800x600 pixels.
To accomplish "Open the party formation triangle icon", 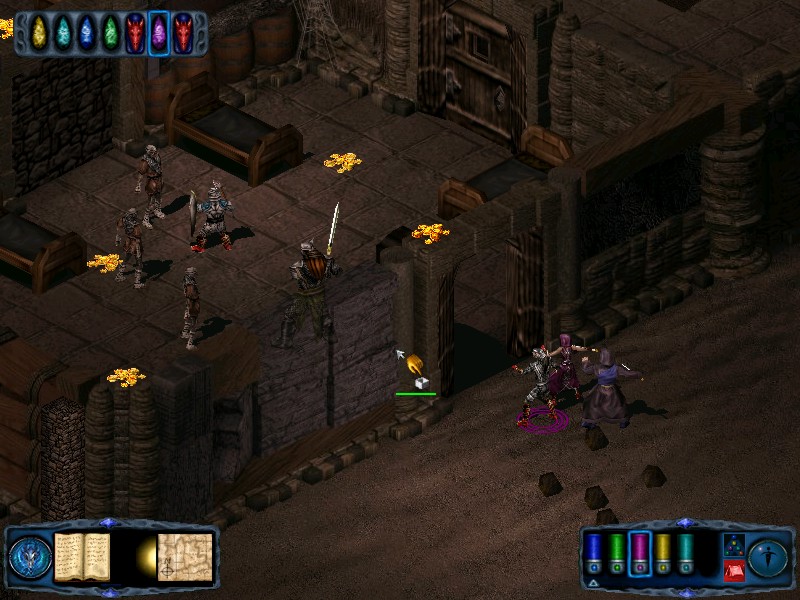I will click(733, 543).
